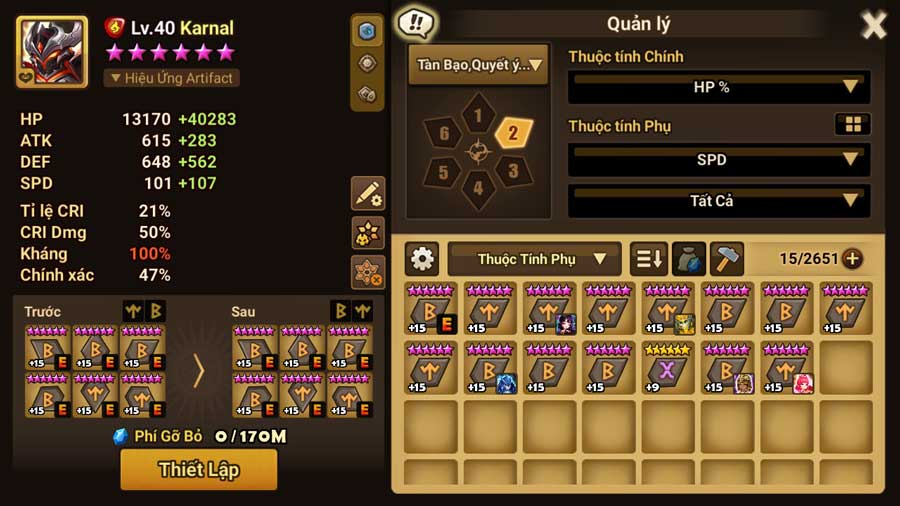This screenshot has width=900, height=506.
Task: Toggle the sub attribute grid view button
Action: coord(852,124)
